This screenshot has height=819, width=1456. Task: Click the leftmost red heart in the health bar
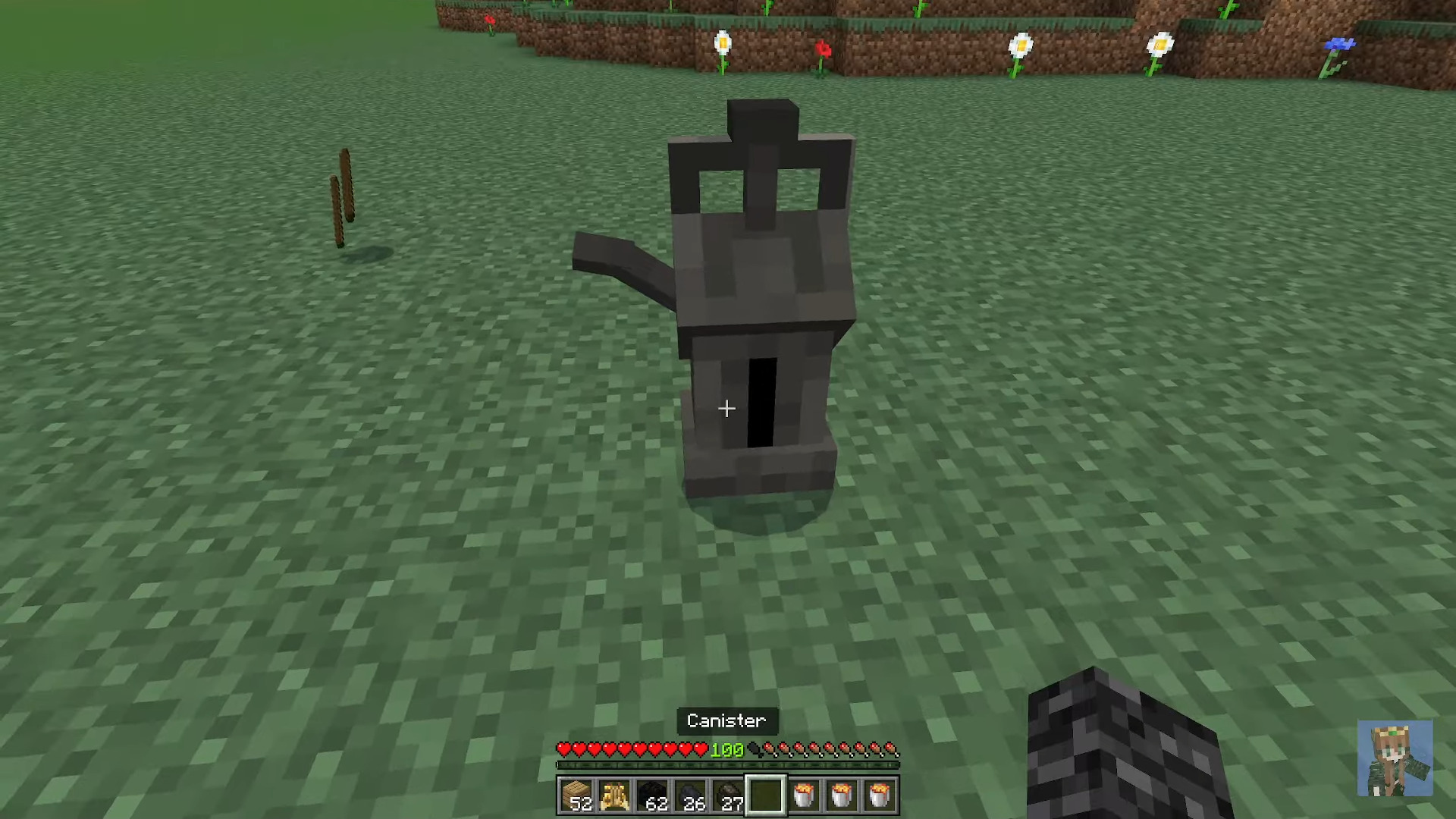tap(563, 748)
